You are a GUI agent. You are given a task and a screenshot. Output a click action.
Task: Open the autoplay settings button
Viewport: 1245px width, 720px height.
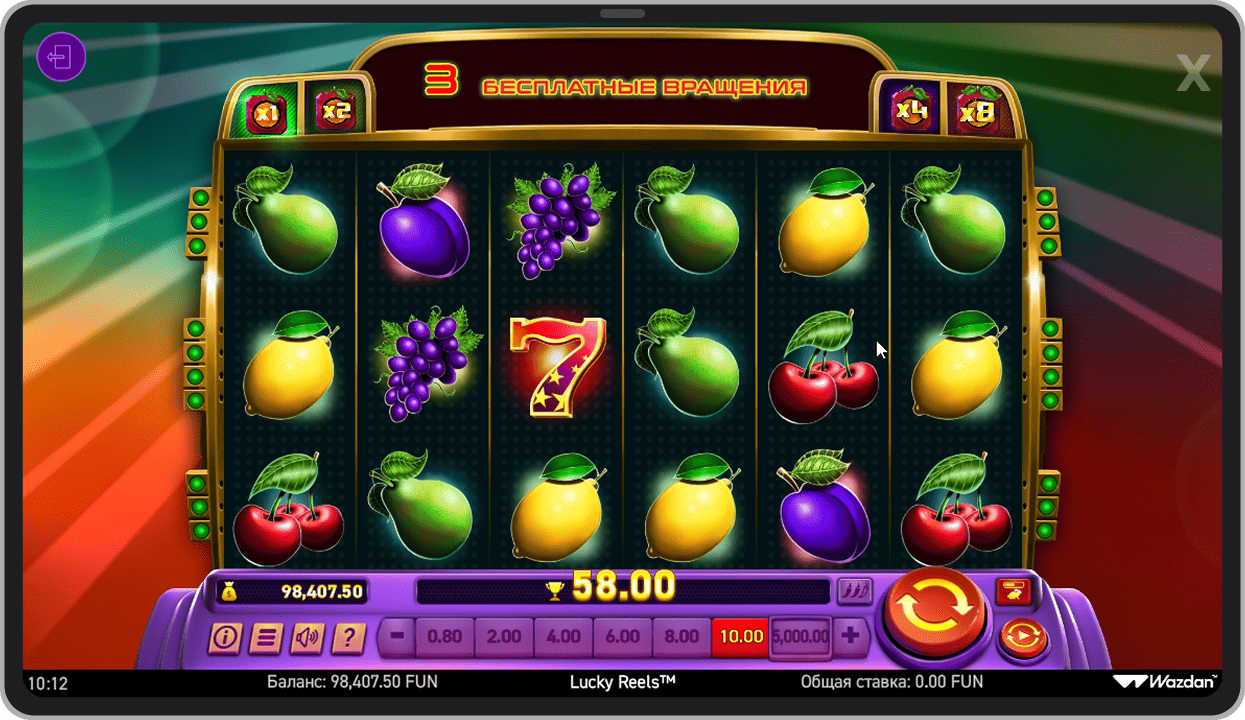pyautogui.click(x=1022, y=637)
